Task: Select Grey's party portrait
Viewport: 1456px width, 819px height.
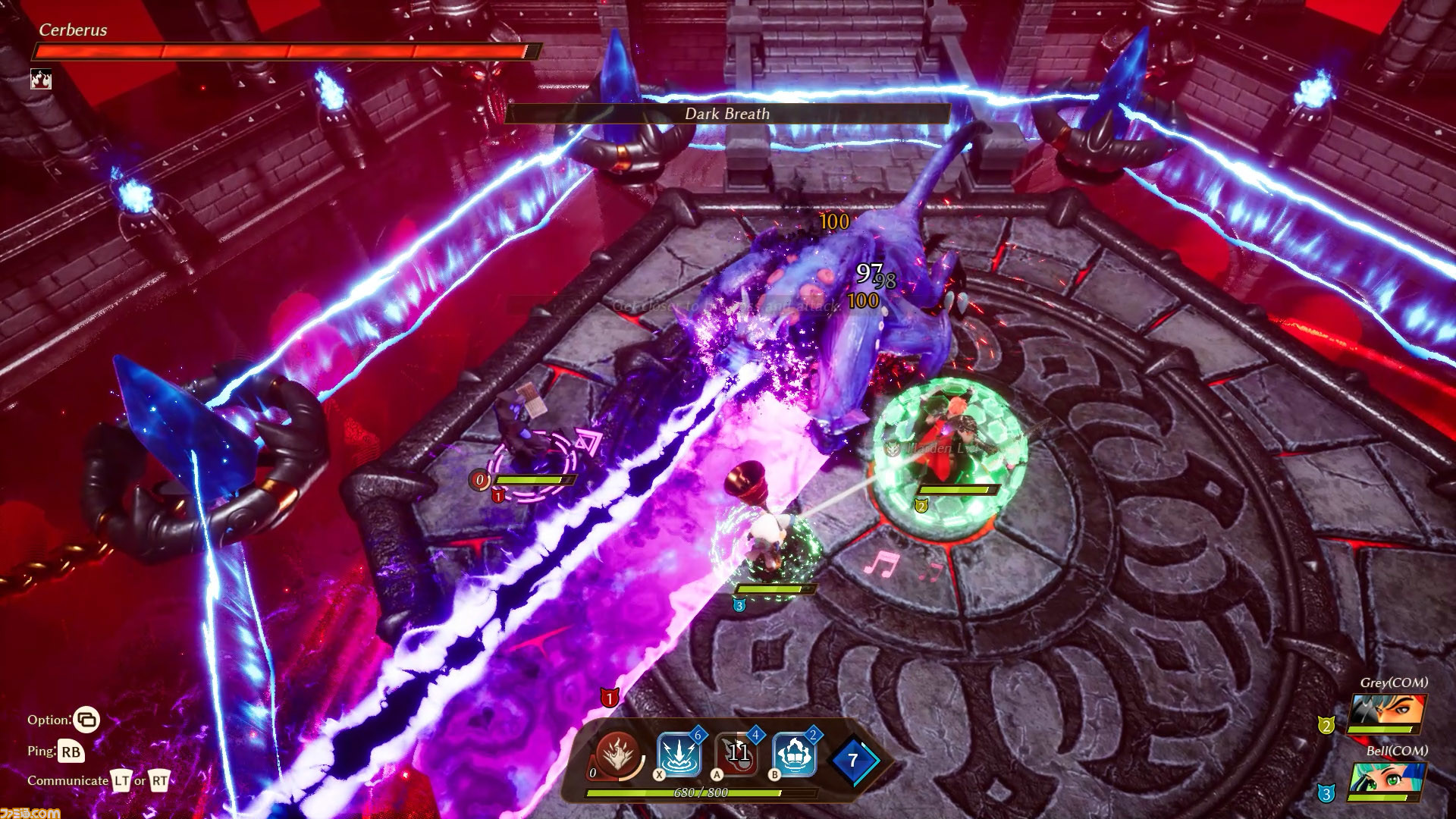Action: click(x=1385, y=713)
